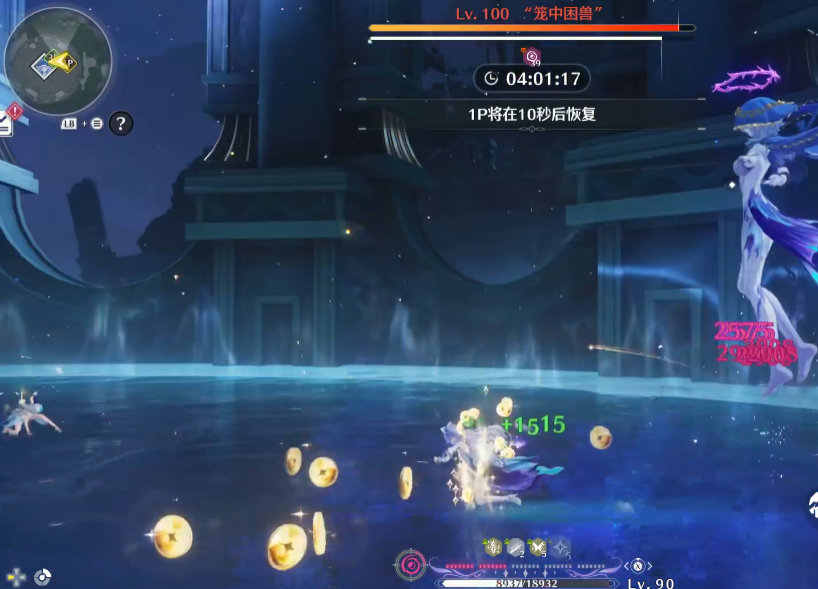Select the faded four-point star buff icon
Image resolution: width=818 pixels, height=589 pixels.
[561, 547]
